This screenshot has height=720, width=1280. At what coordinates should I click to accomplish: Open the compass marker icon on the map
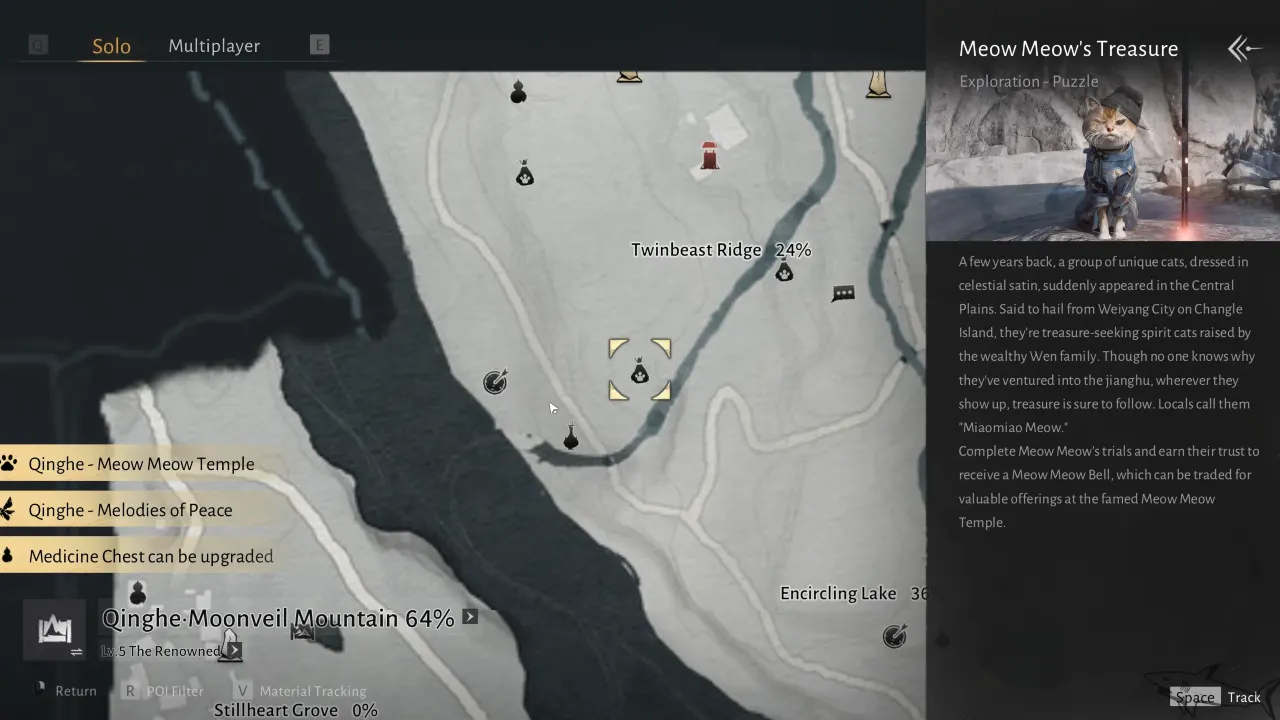(x=495, y=381)
